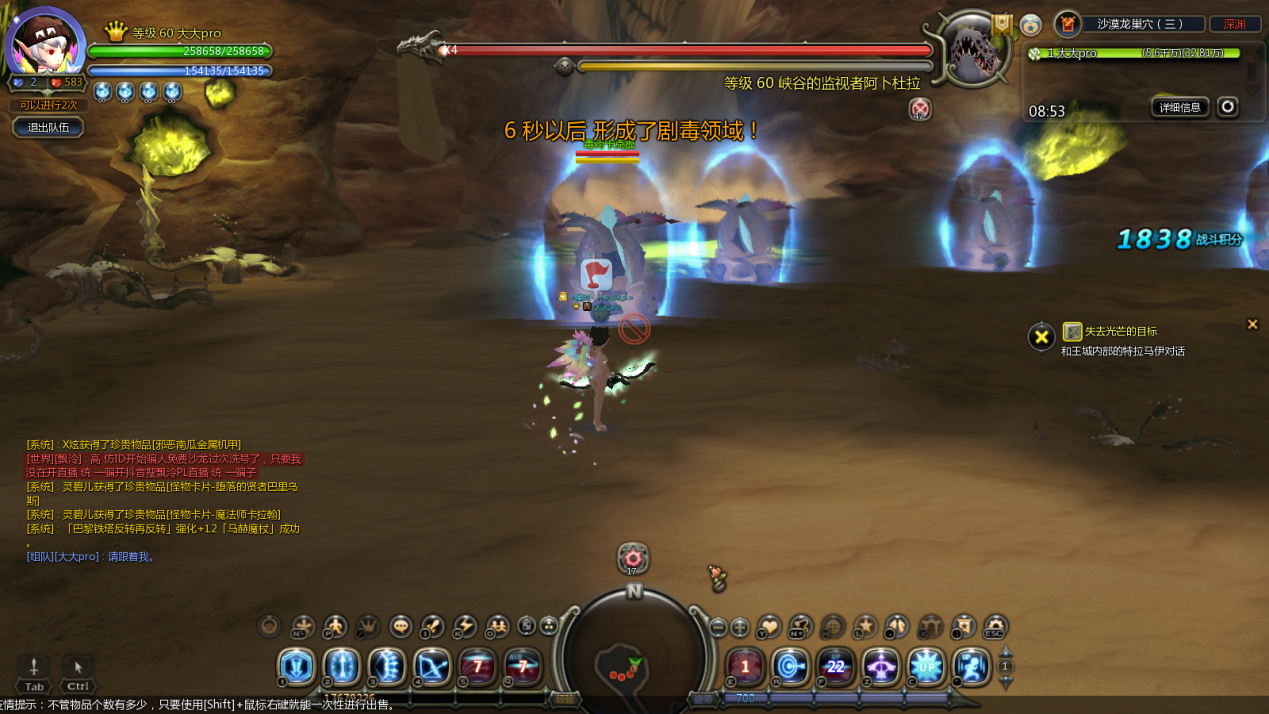Trigger the target reticle skill on R

[790, 667]
